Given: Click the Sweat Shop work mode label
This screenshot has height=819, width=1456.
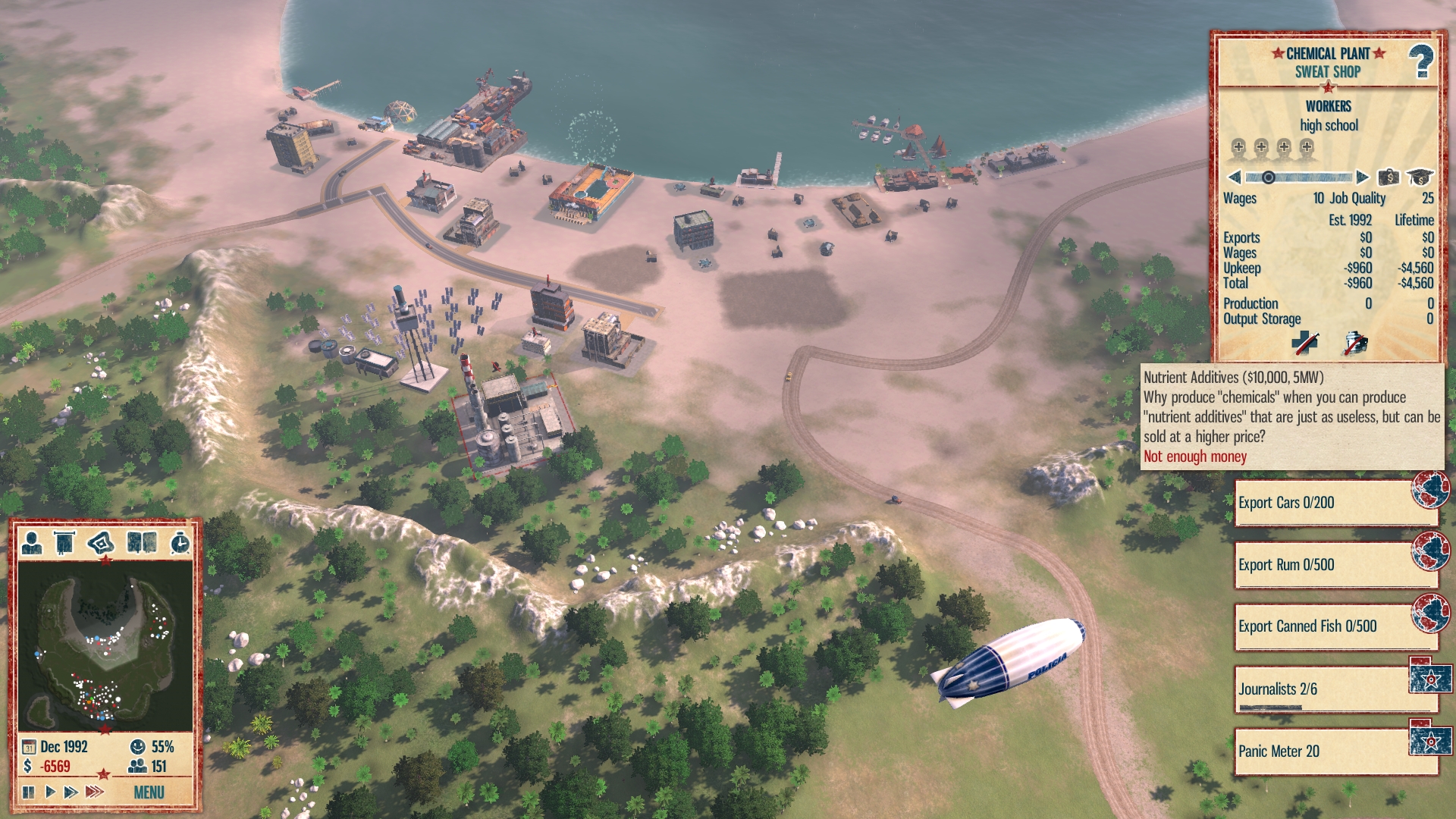Looking at the screenshot, I should 1327,72.
